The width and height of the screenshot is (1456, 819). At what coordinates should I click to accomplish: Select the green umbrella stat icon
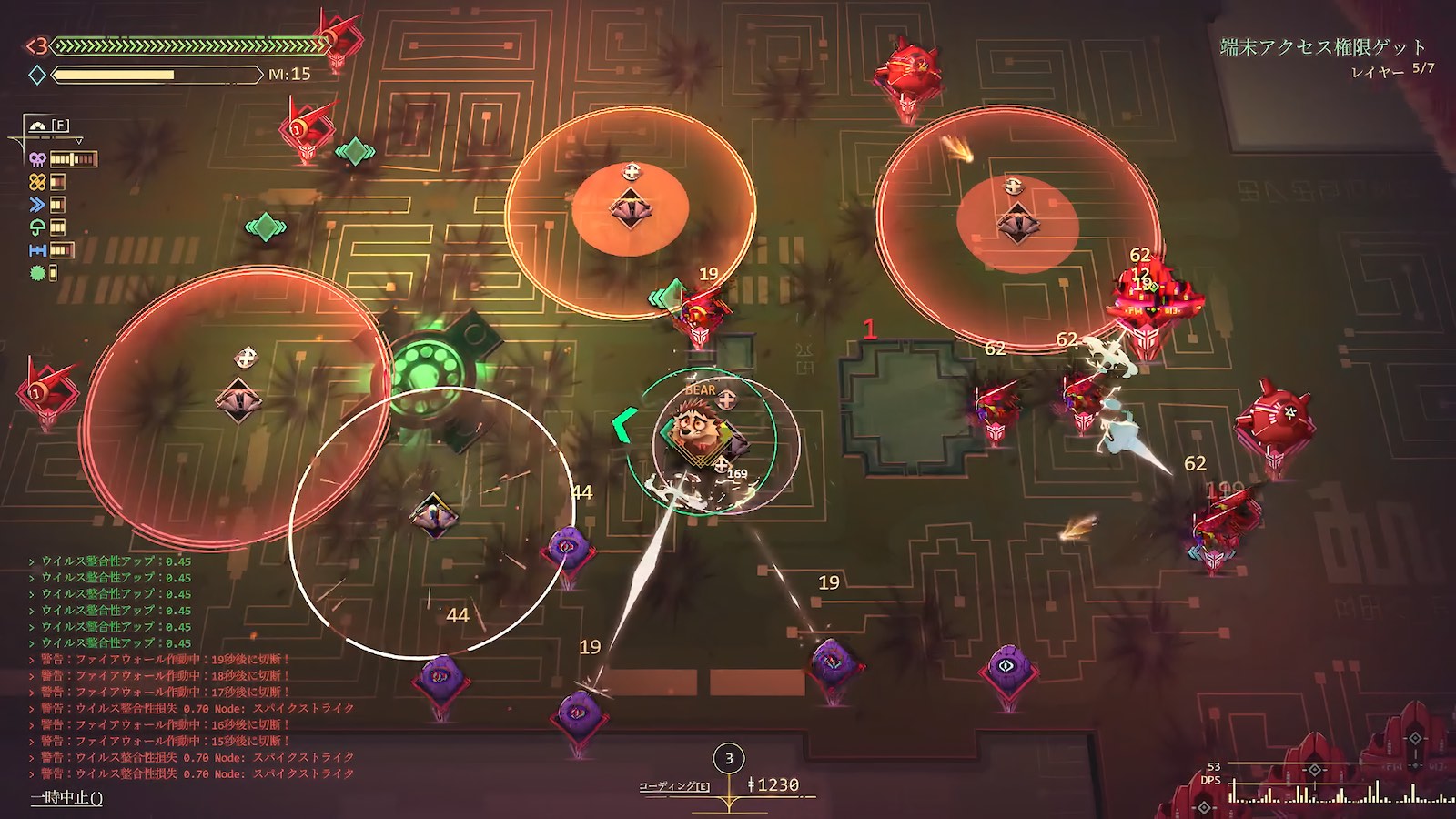tap(37, 227)
